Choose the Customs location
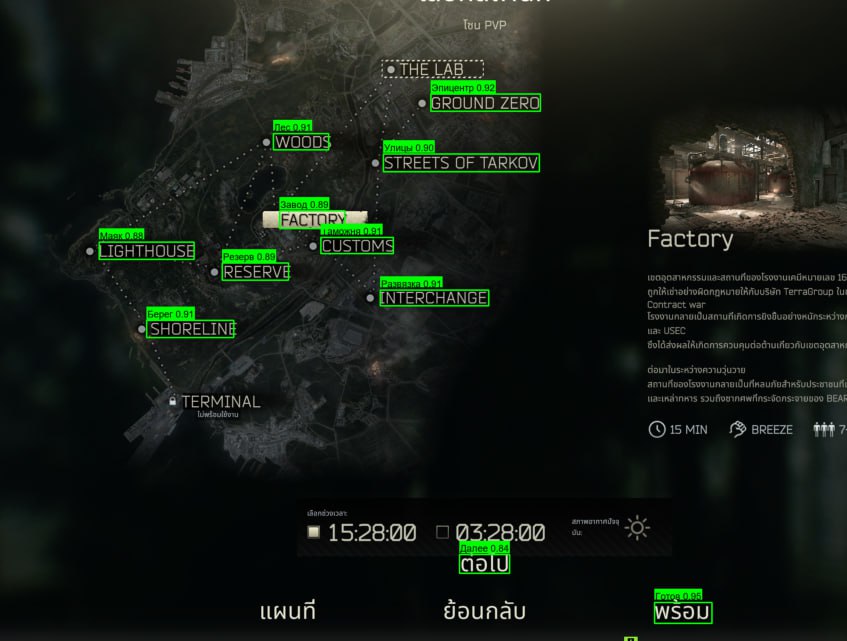This screenshot has height=641, width=847. coord(357,246)
